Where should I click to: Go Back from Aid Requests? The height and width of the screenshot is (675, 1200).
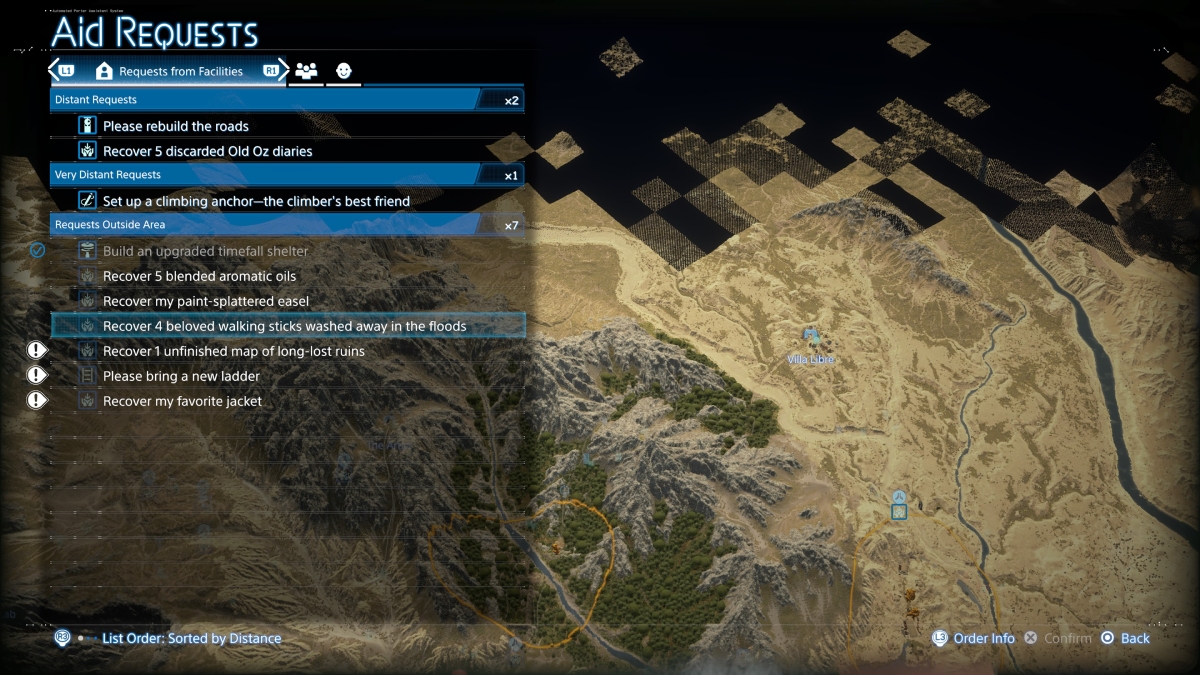pyautogui.click(x=1134, y=638)
